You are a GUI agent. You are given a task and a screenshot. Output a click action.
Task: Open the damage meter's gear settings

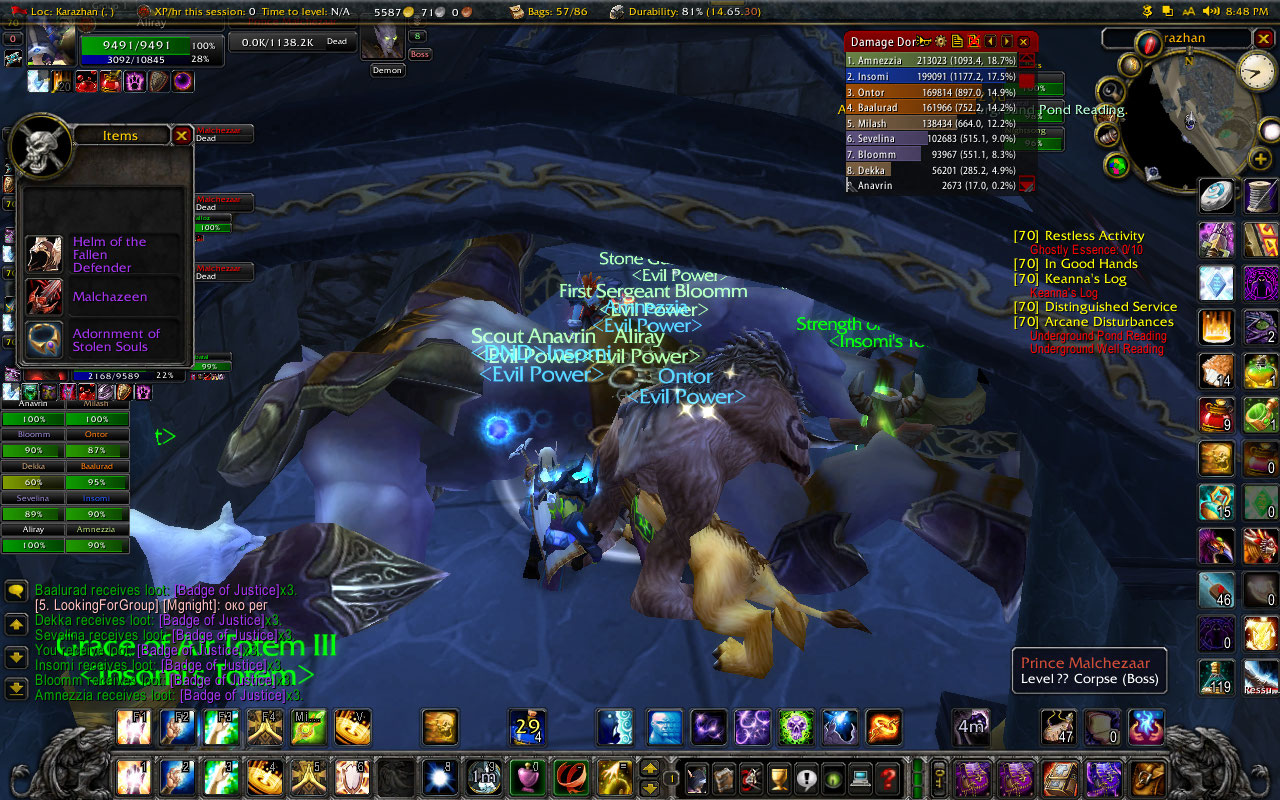(x=940, y=42)
